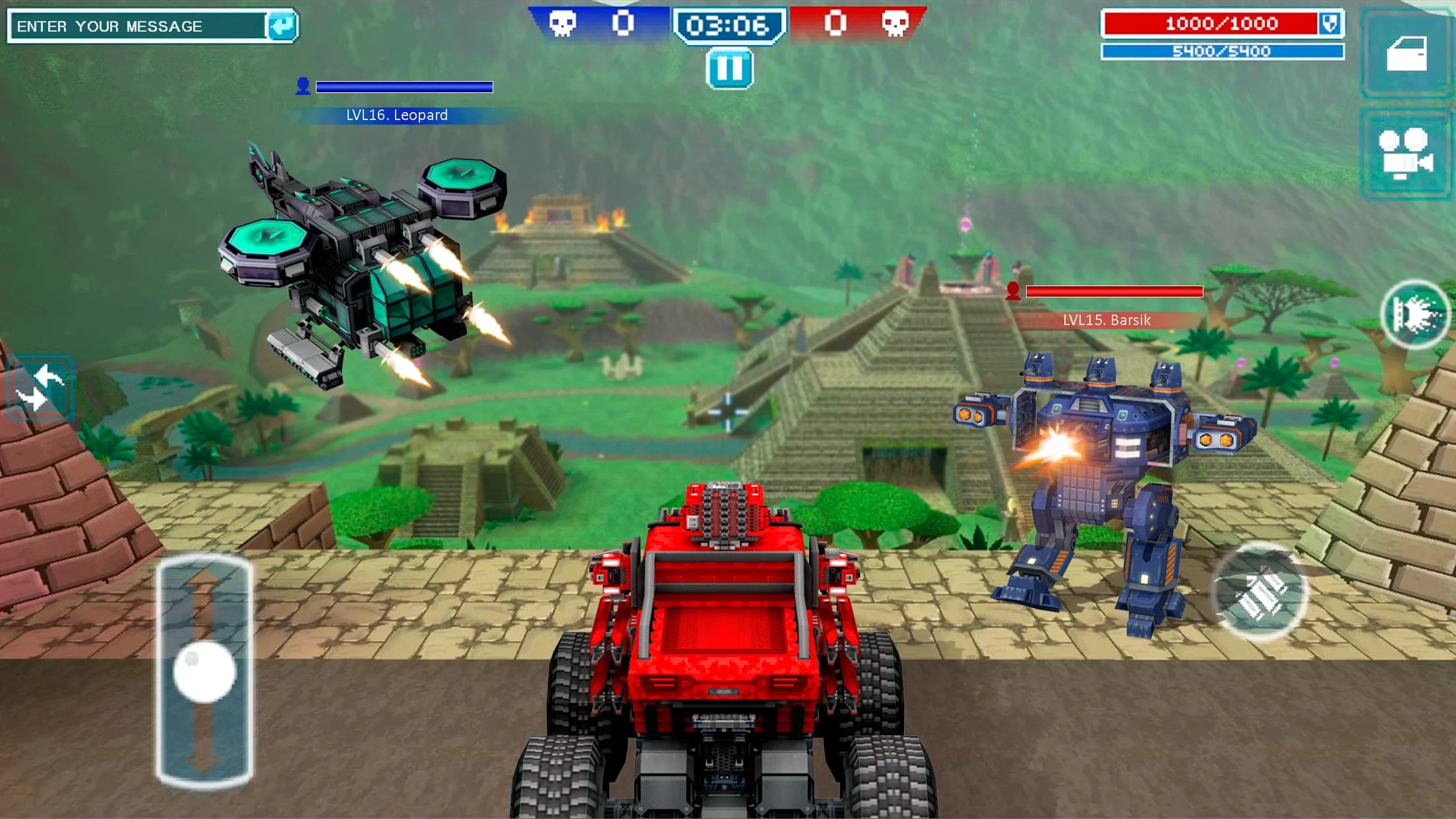Click the ENTER YOUR MESSAGE chat field
Screen dimensions: 1456x819
132,25
